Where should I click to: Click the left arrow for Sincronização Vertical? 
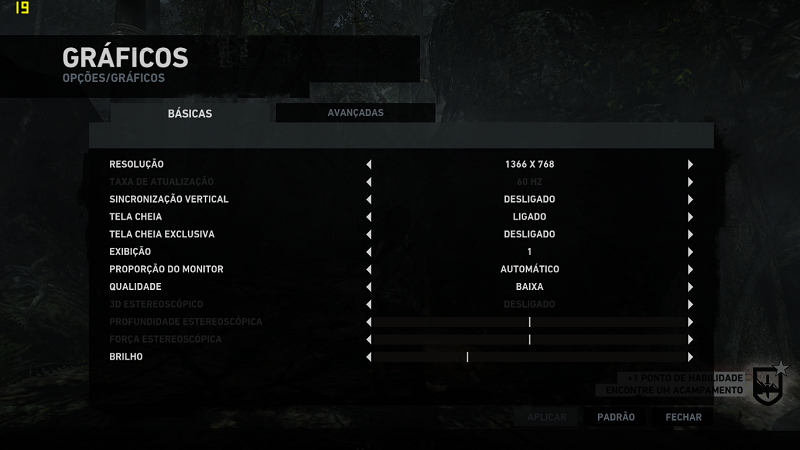pyautogui.click(x=369, y=199)
